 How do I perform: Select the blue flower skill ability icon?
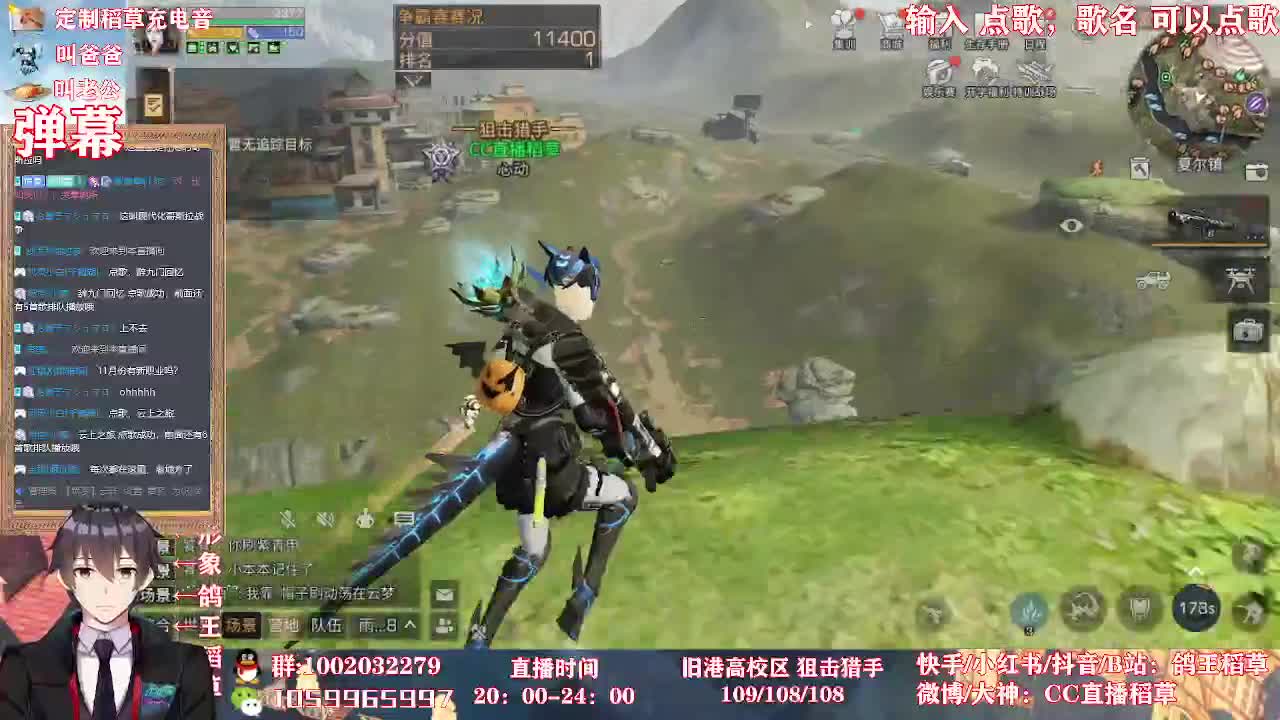click(1029, 612)
